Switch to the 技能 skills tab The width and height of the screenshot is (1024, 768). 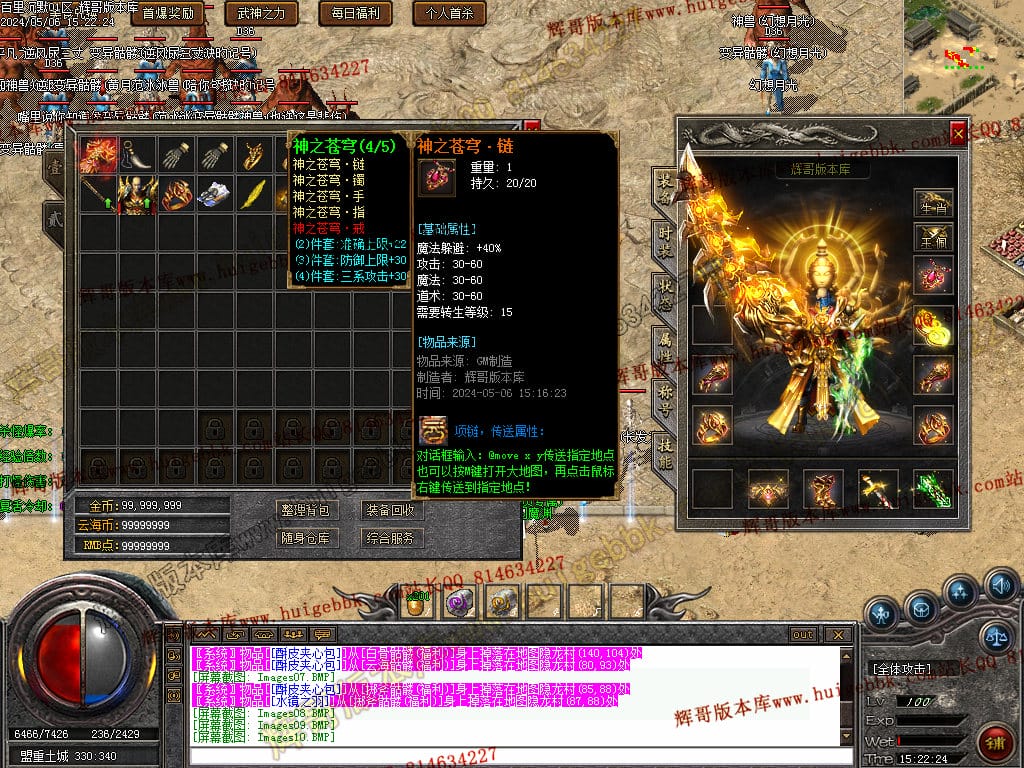[665, 453]
